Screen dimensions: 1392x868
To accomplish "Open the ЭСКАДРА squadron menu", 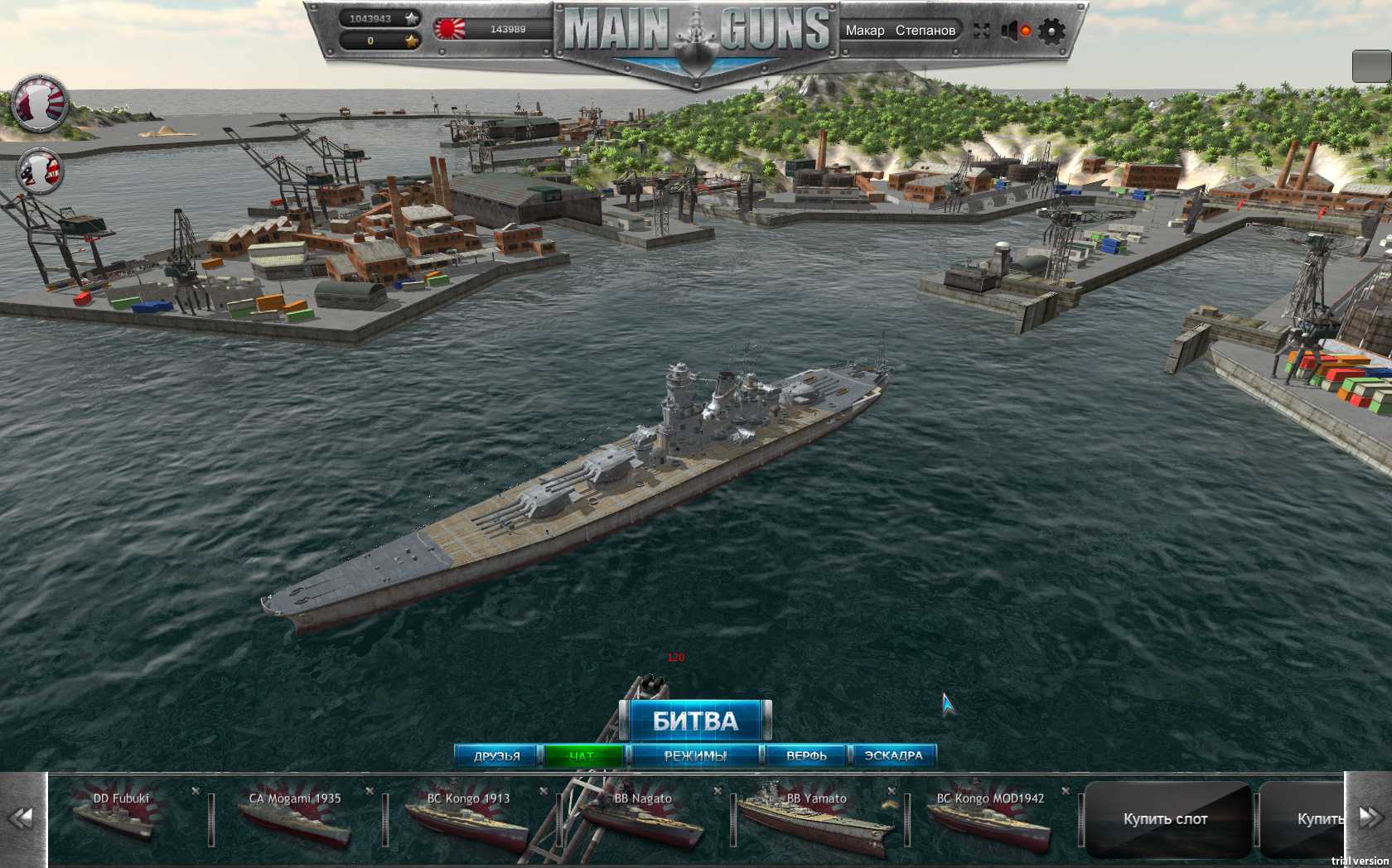I will 893,755.
